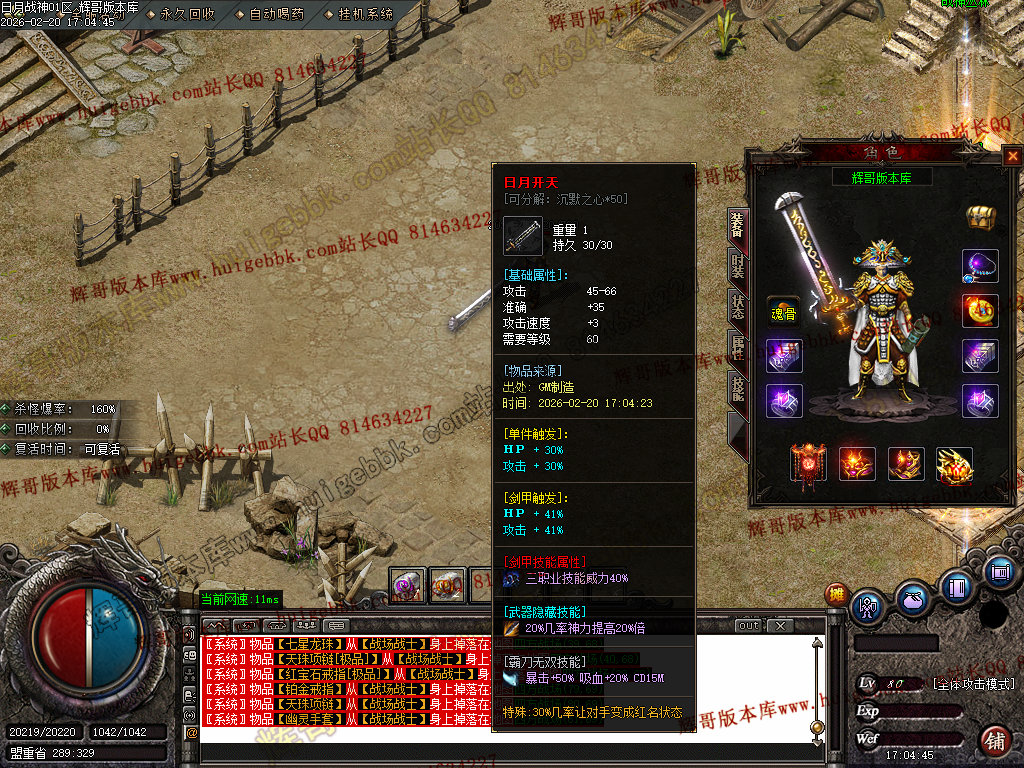
Task: Select the purple bead necklace slot
Action: pos(979,266)
